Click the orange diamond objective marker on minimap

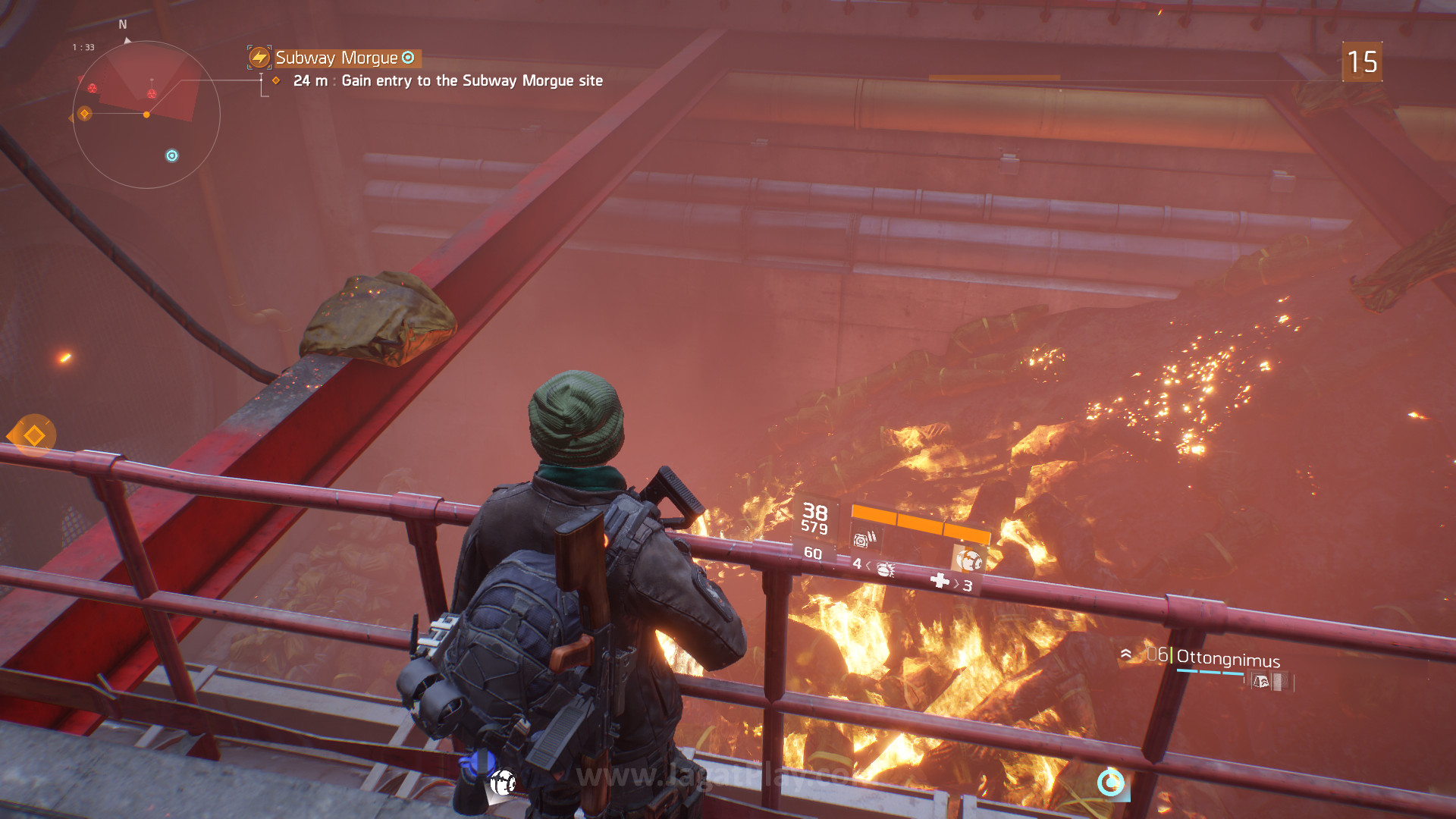pos(84,114)
